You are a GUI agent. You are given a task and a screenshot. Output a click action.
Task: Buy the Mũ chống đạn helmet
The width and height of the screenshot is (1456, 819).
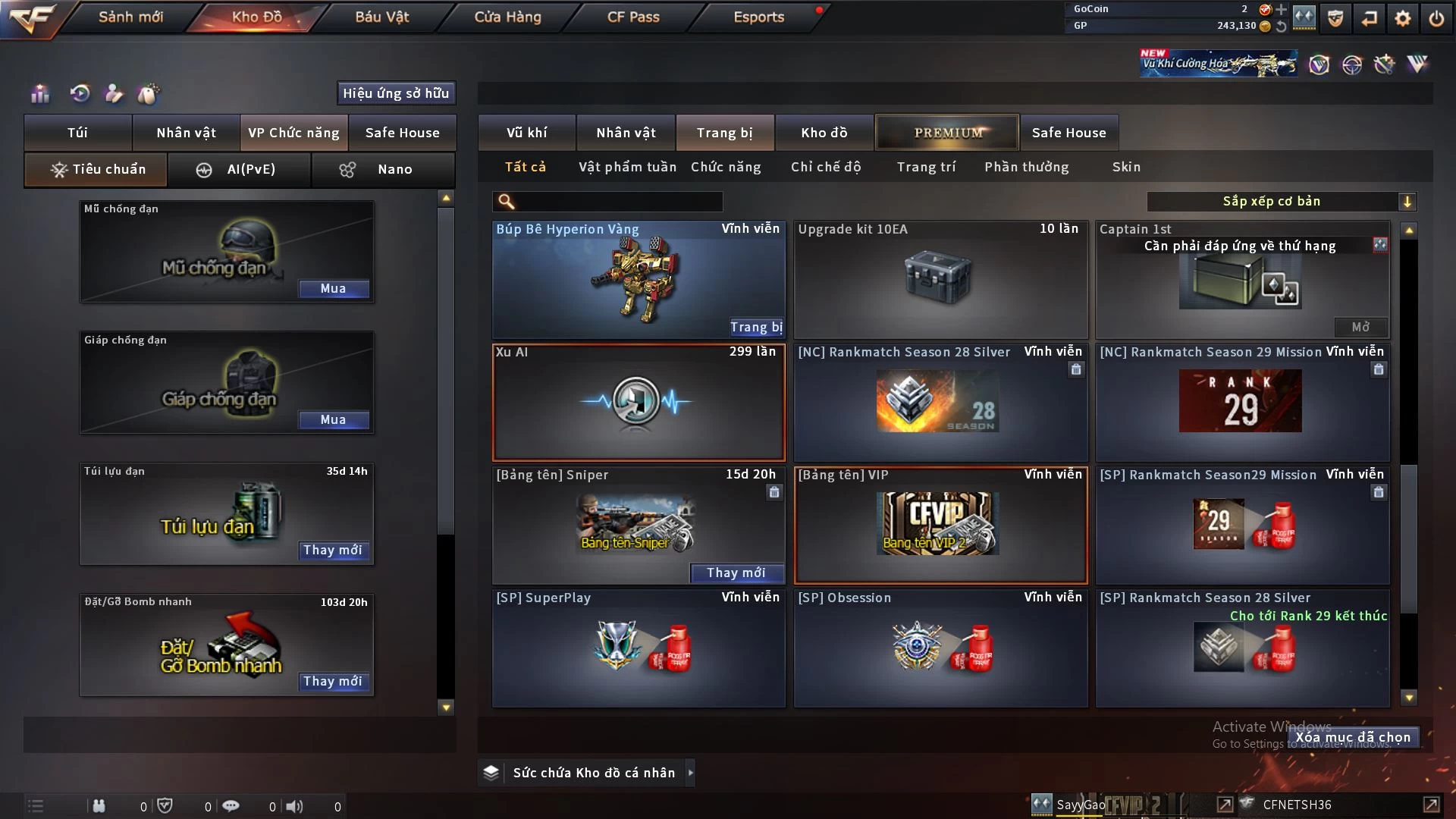[333, 289]
